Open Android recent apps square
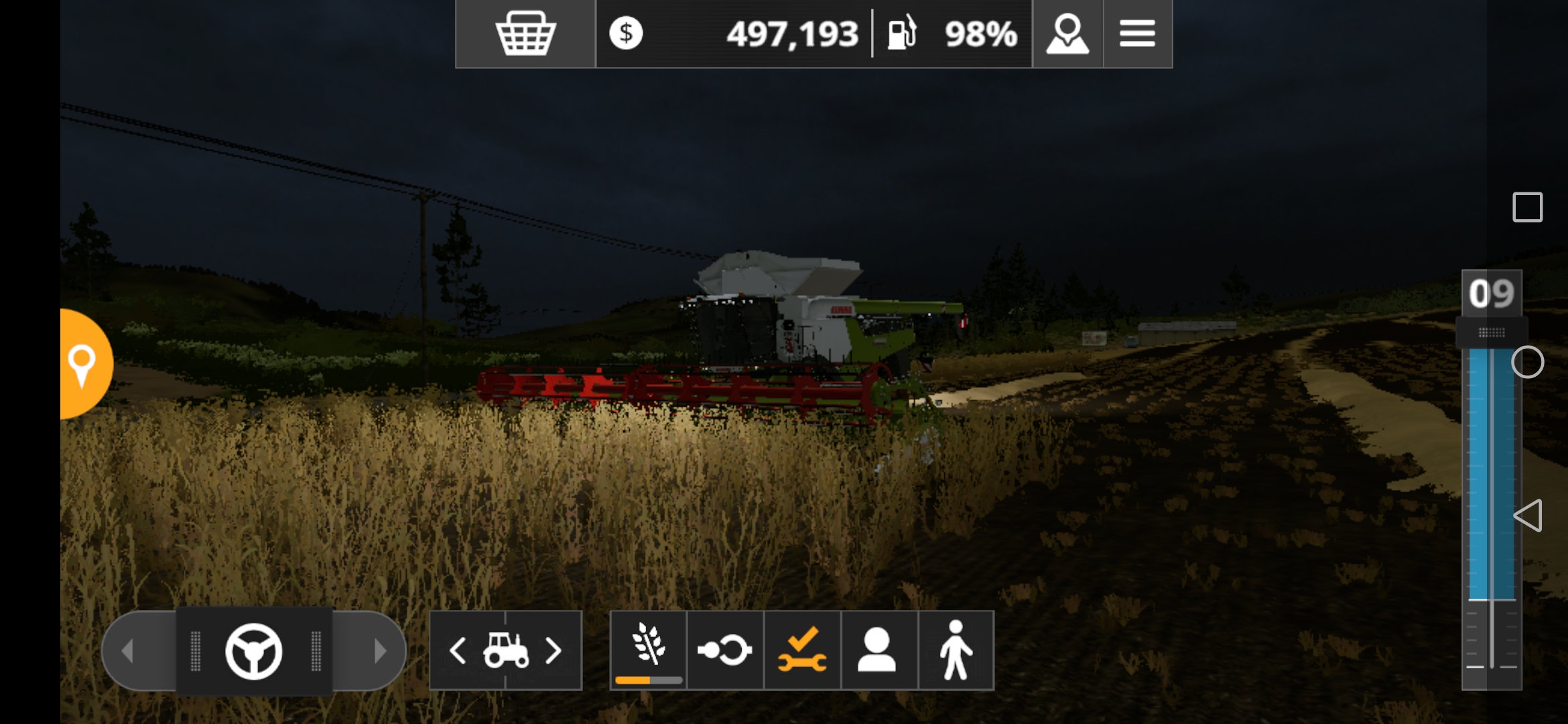Image resolution: width=1568 pixels, height=724 pixels. coord(1527,207)
